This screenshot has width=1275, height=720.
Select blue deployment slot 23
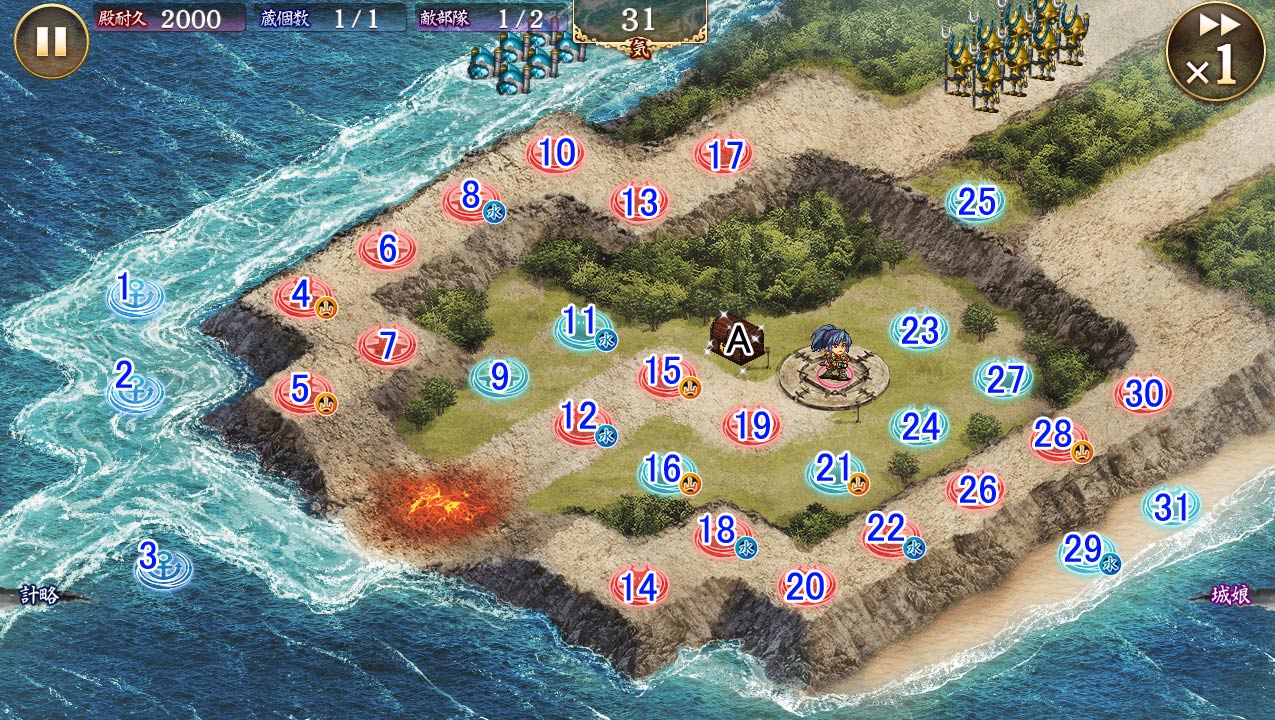click(919, 331)
